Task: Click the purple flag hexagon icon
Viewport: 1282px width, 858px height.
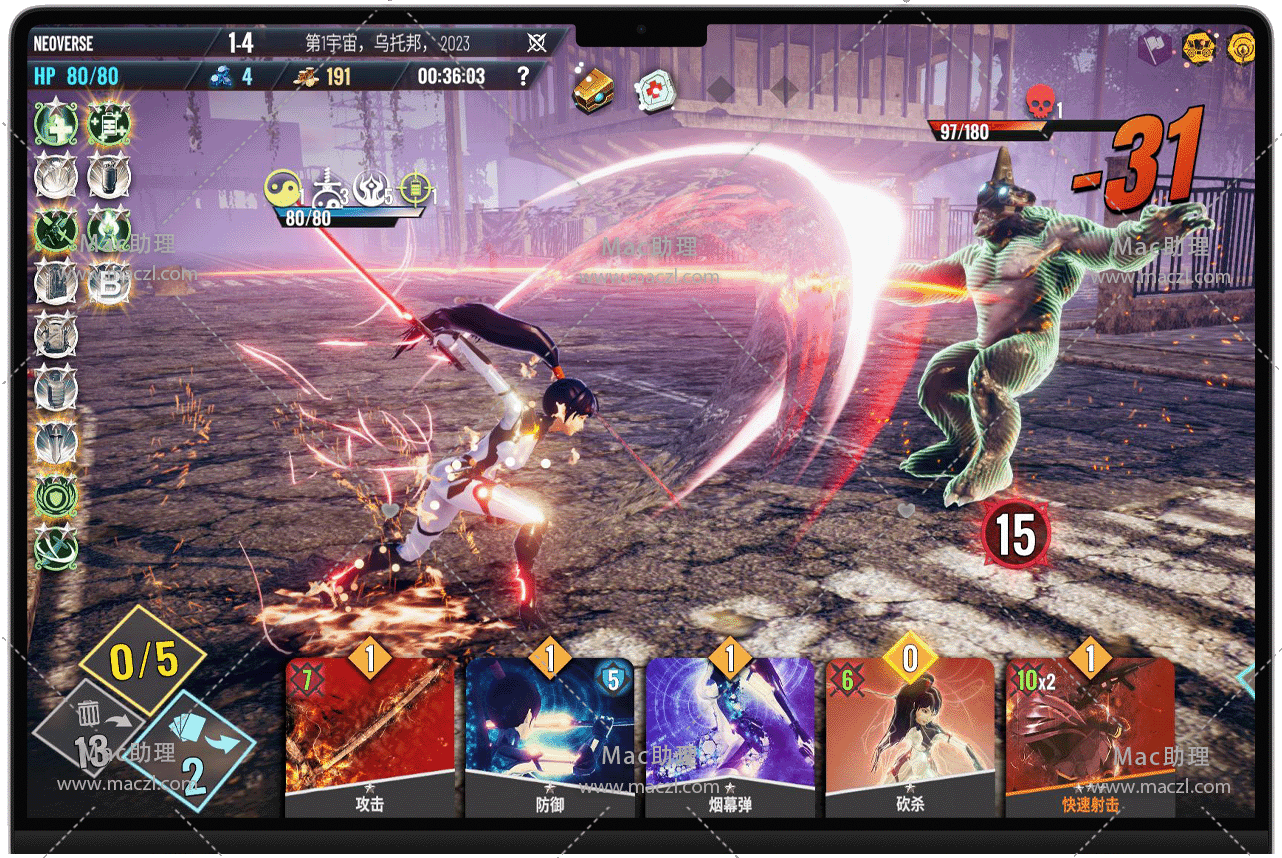Action: (1156, 46)
